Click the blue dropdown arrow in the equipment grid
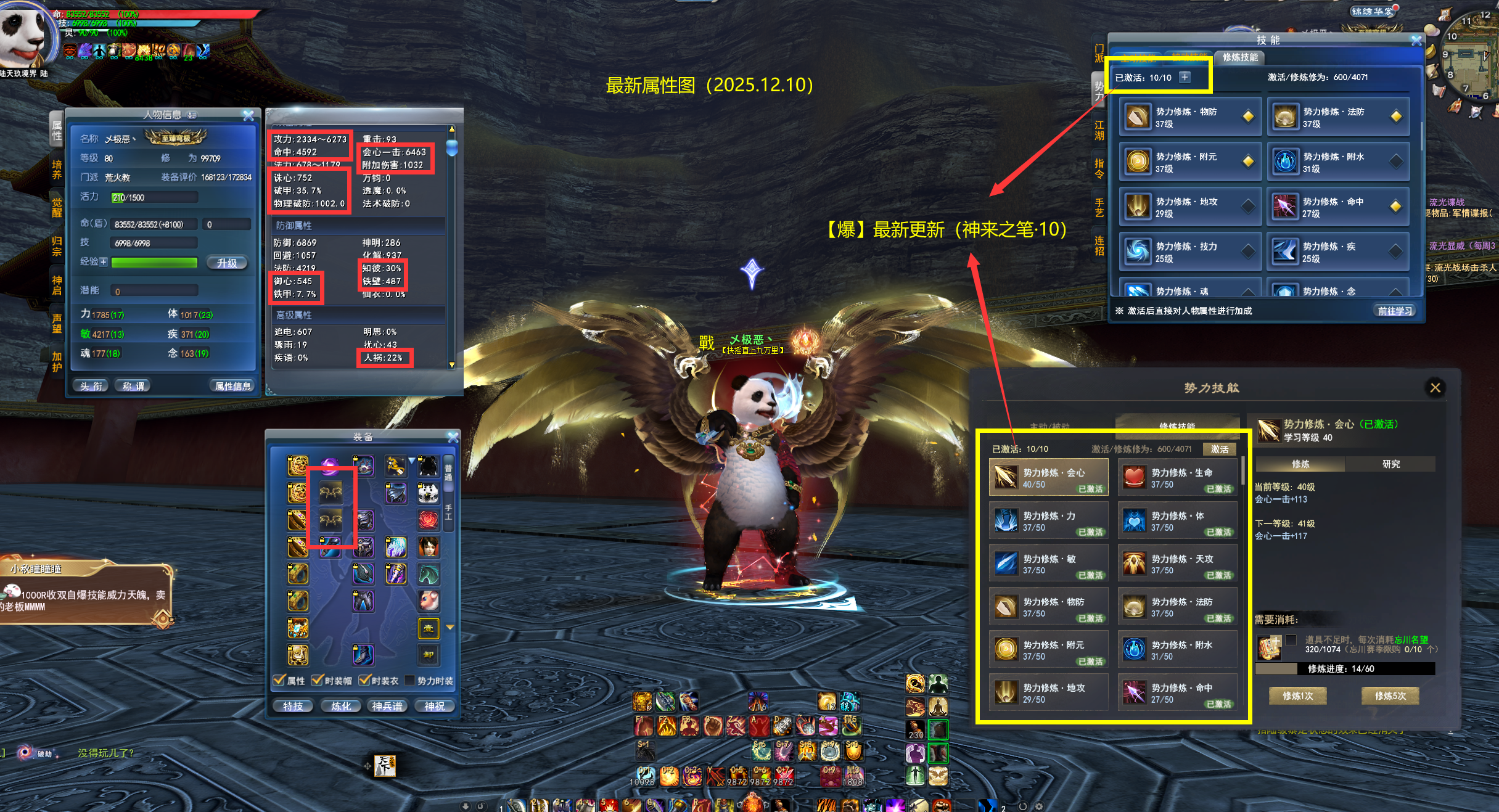The width and height of the screenshot is (1499, 812). tap(411, 461)
